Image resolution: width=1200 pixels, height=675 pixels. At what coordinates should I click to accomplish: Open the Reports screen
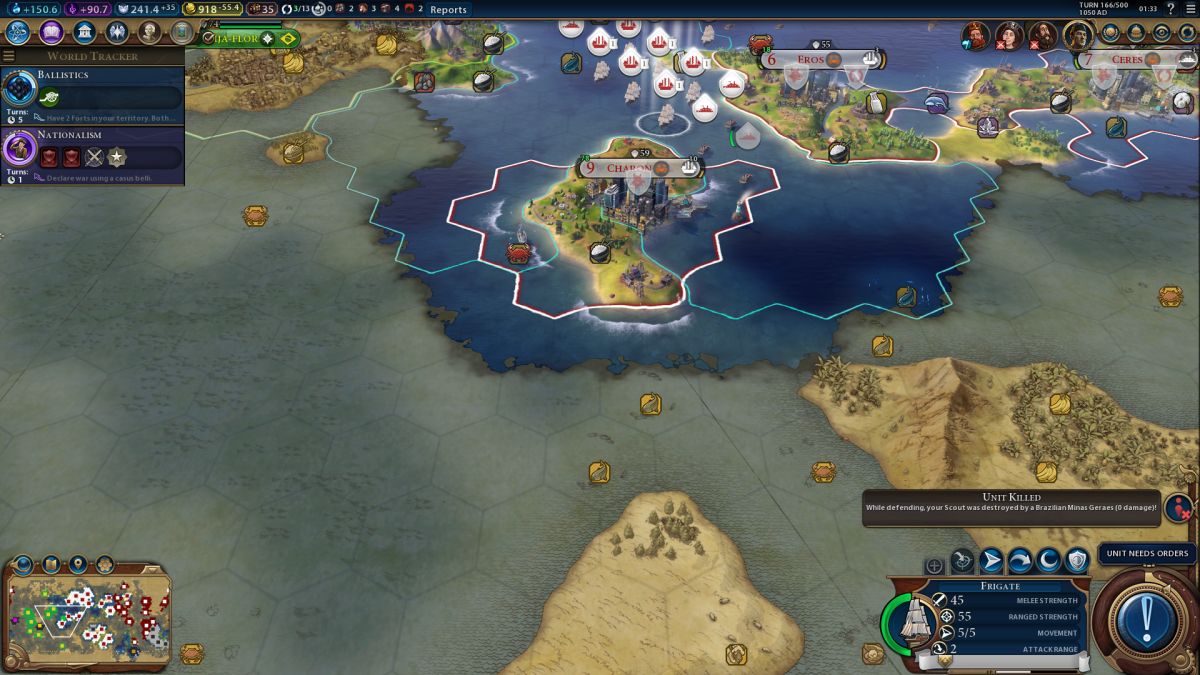pyautogui.click(x=448, y=9)
